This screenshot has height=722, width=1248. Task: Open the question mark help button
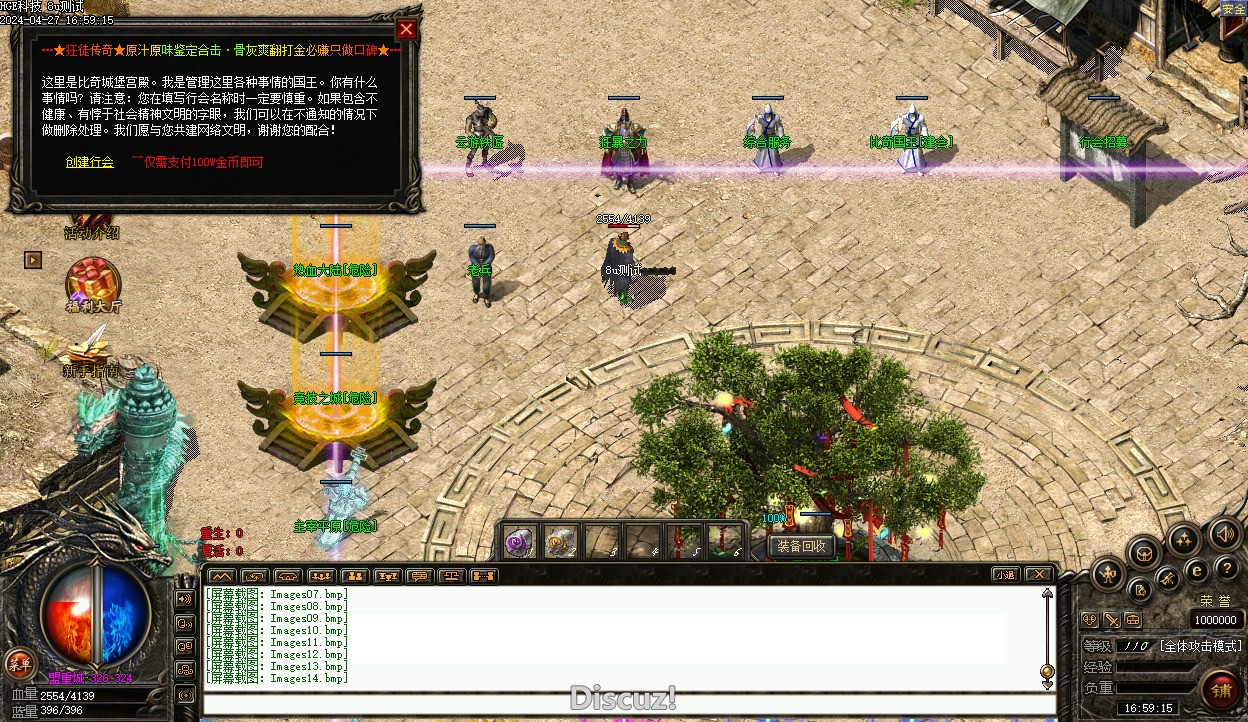(1227, 568)
